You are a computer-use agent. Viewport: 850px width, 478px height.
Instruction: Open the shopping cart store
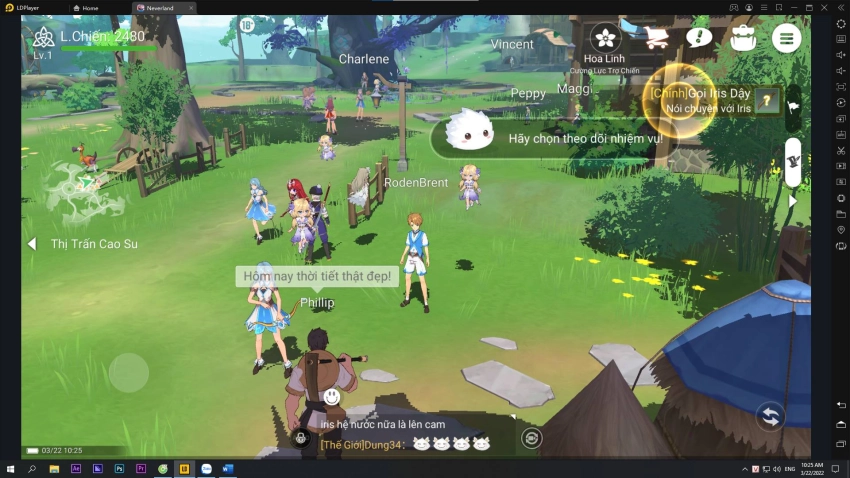click(x=656, y=38)
